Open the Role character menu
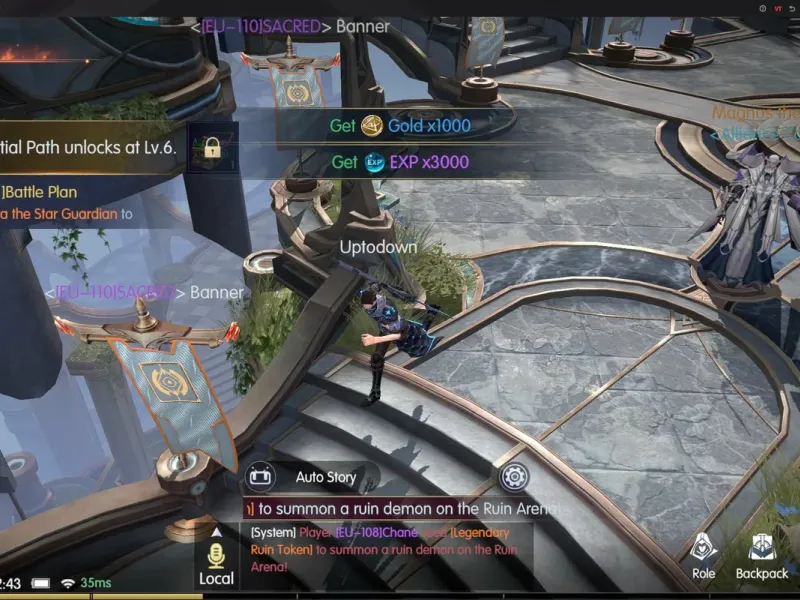Viewport: 800px width, 600px height. (703, 555)
